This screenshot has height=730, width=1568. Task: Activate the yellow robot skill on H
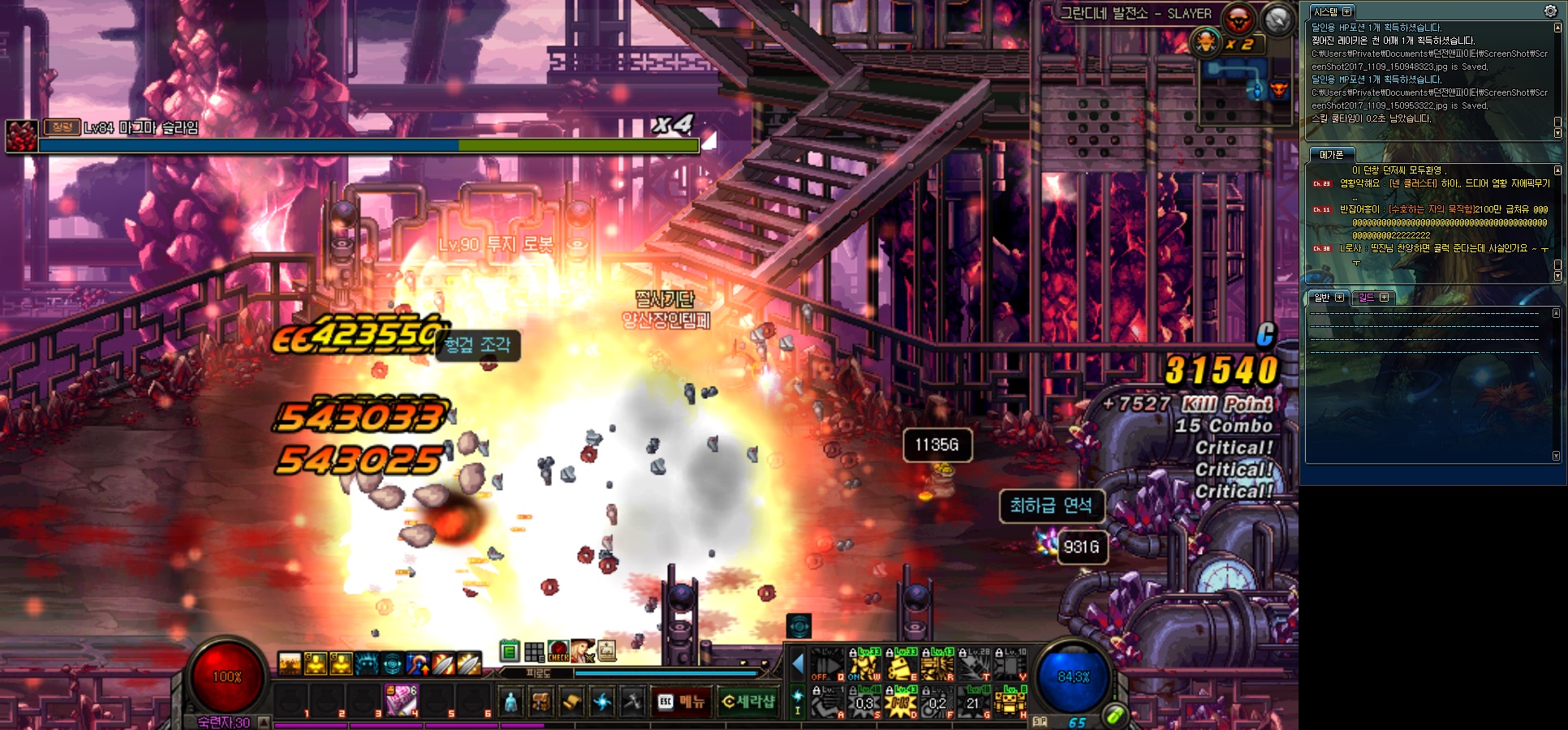(1010, 702)
